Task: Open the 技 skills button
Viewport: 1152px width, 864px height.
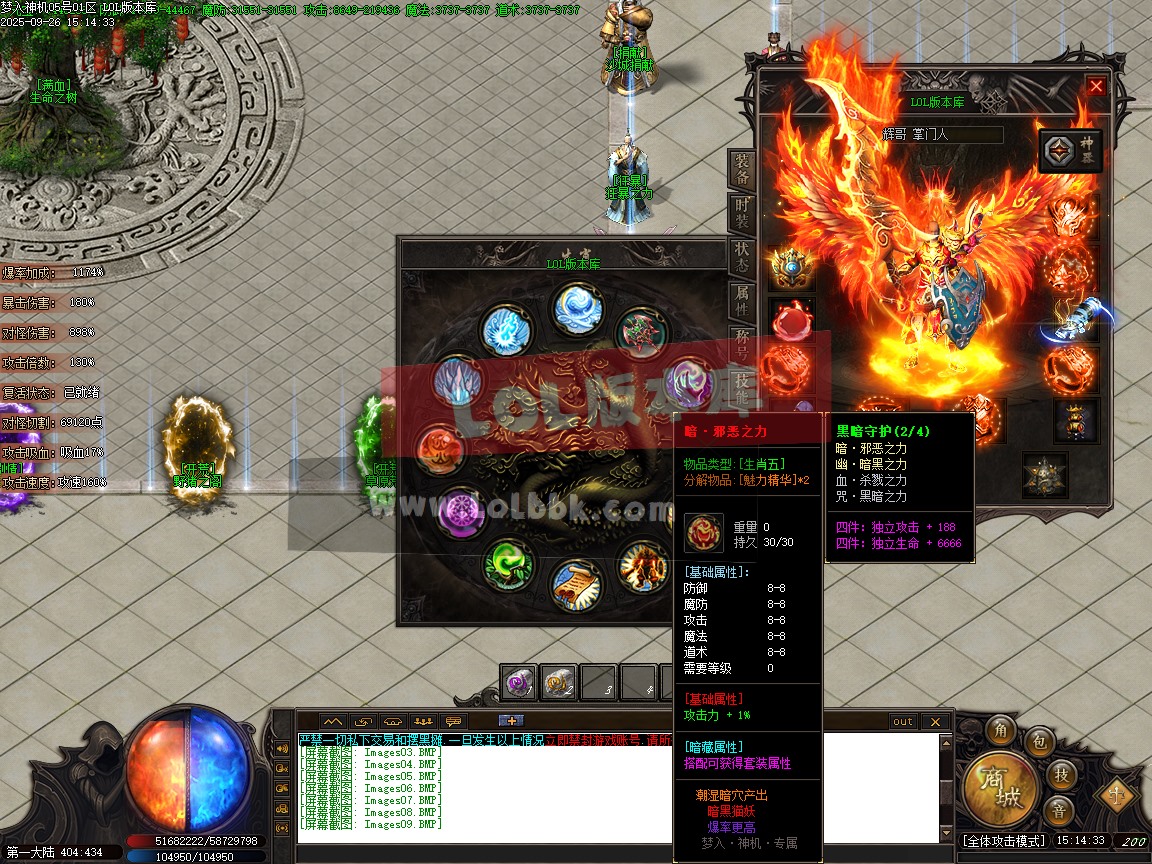Action: 1059,774
